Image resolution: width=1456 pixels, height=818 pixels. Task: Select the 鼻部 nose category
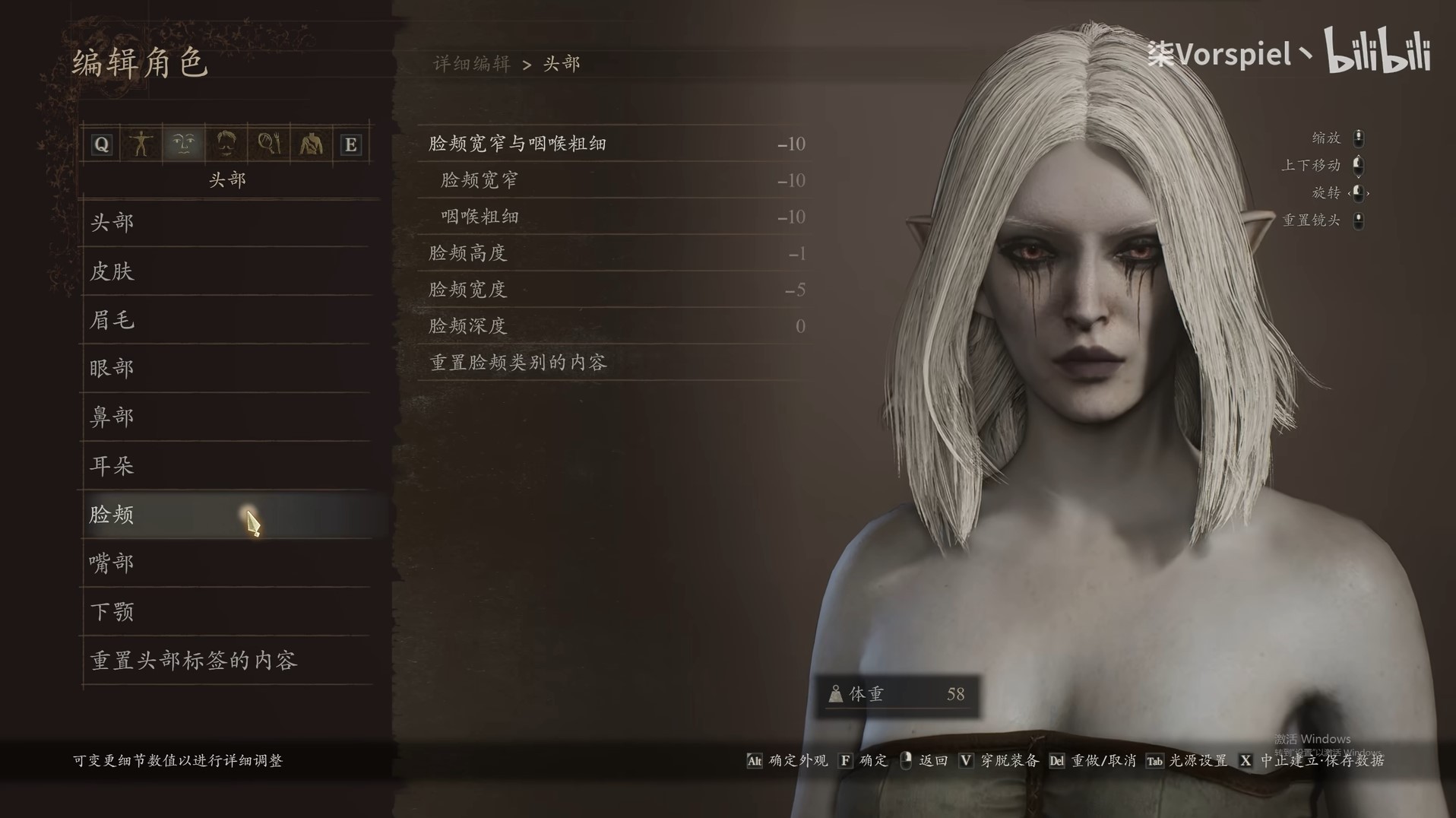(112, 417)
